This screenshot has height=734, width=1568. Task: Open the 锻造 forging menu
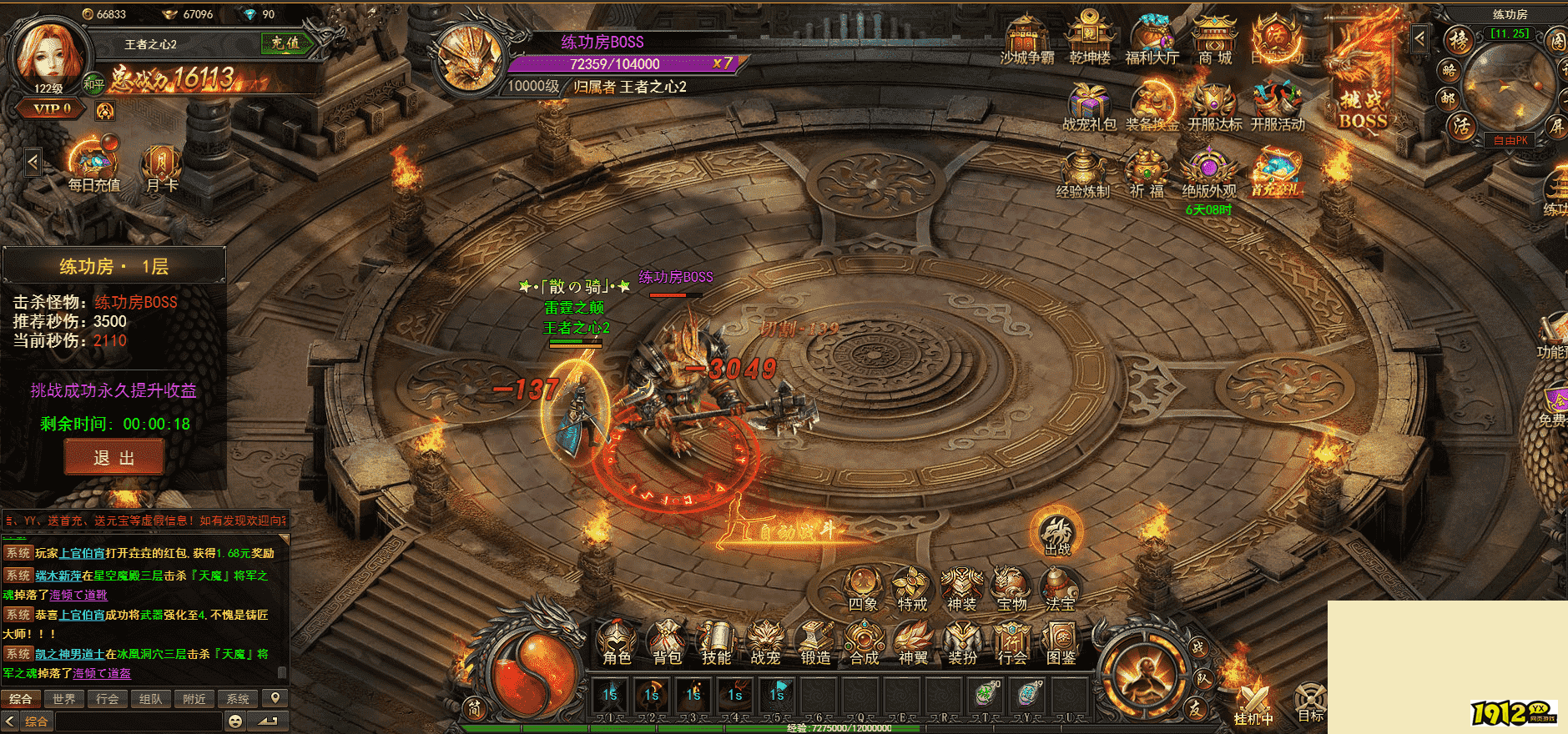815,642
